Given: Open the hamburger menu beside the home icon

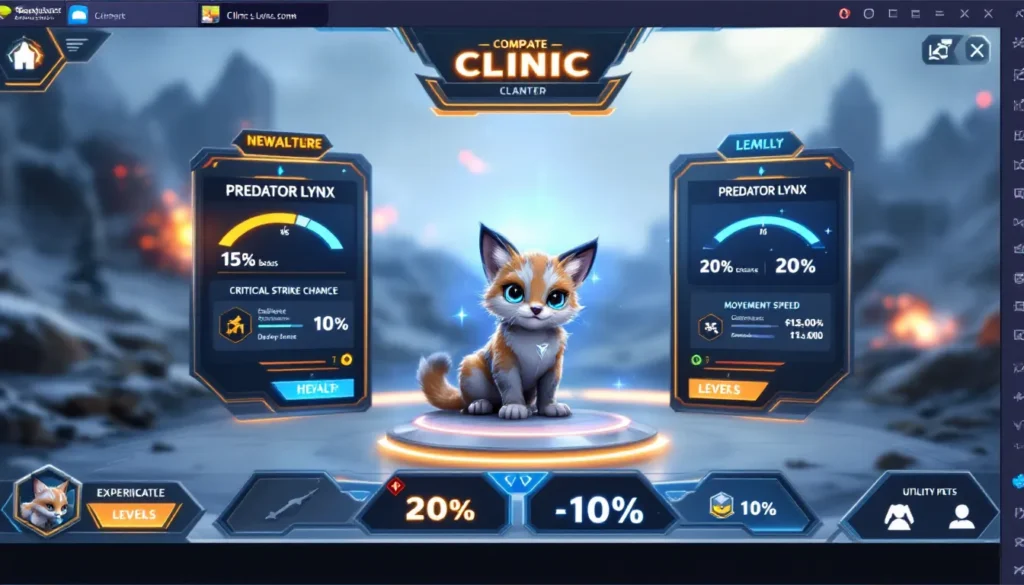Looking at the screenshot, I should coord(76,45).
